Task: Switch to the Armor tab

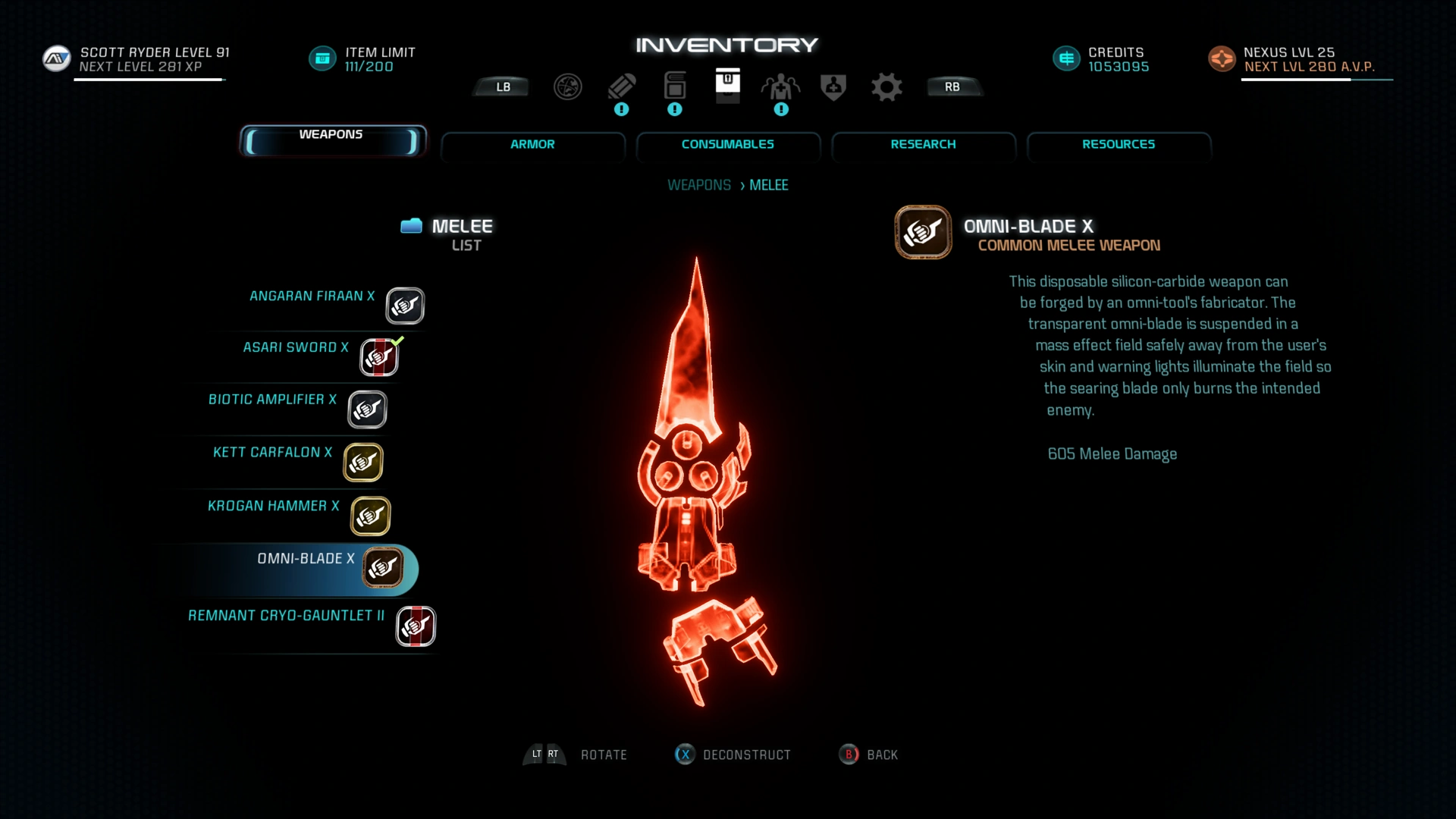Action: click(x=532, y=144)
